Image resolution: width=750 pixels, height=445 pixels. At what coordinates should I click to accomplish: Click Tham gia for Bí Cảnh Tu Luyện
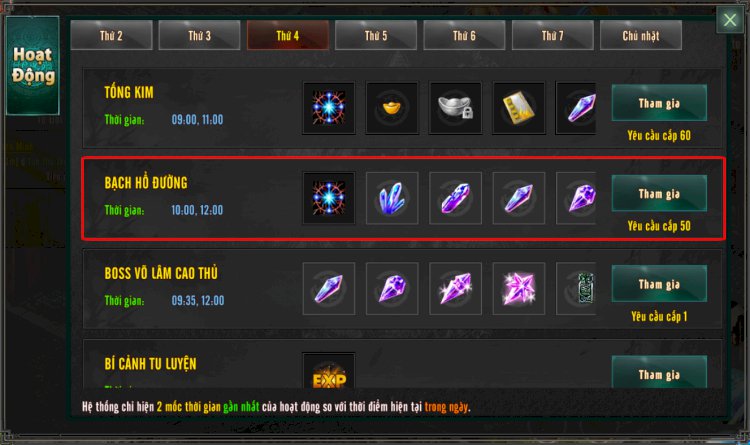(658, 374)
